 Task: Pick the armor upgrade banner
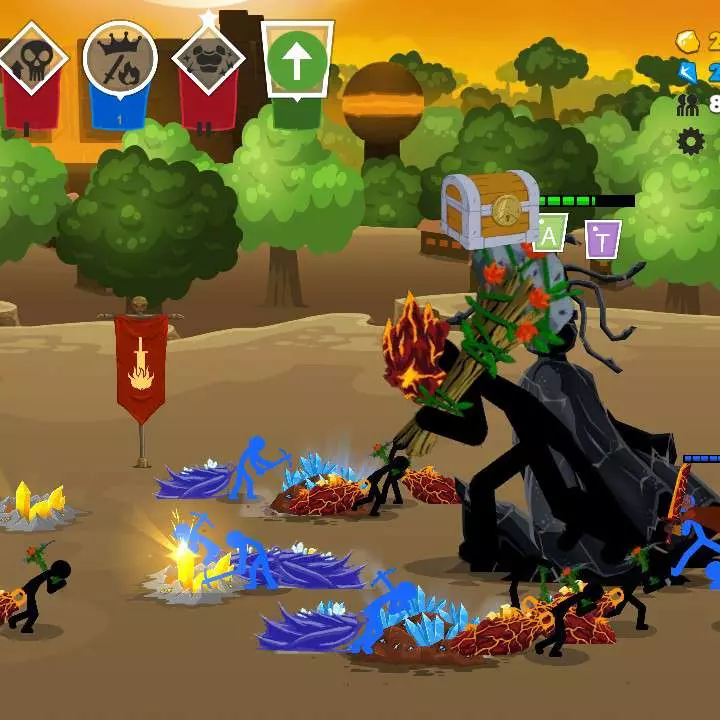click(208, 60)
